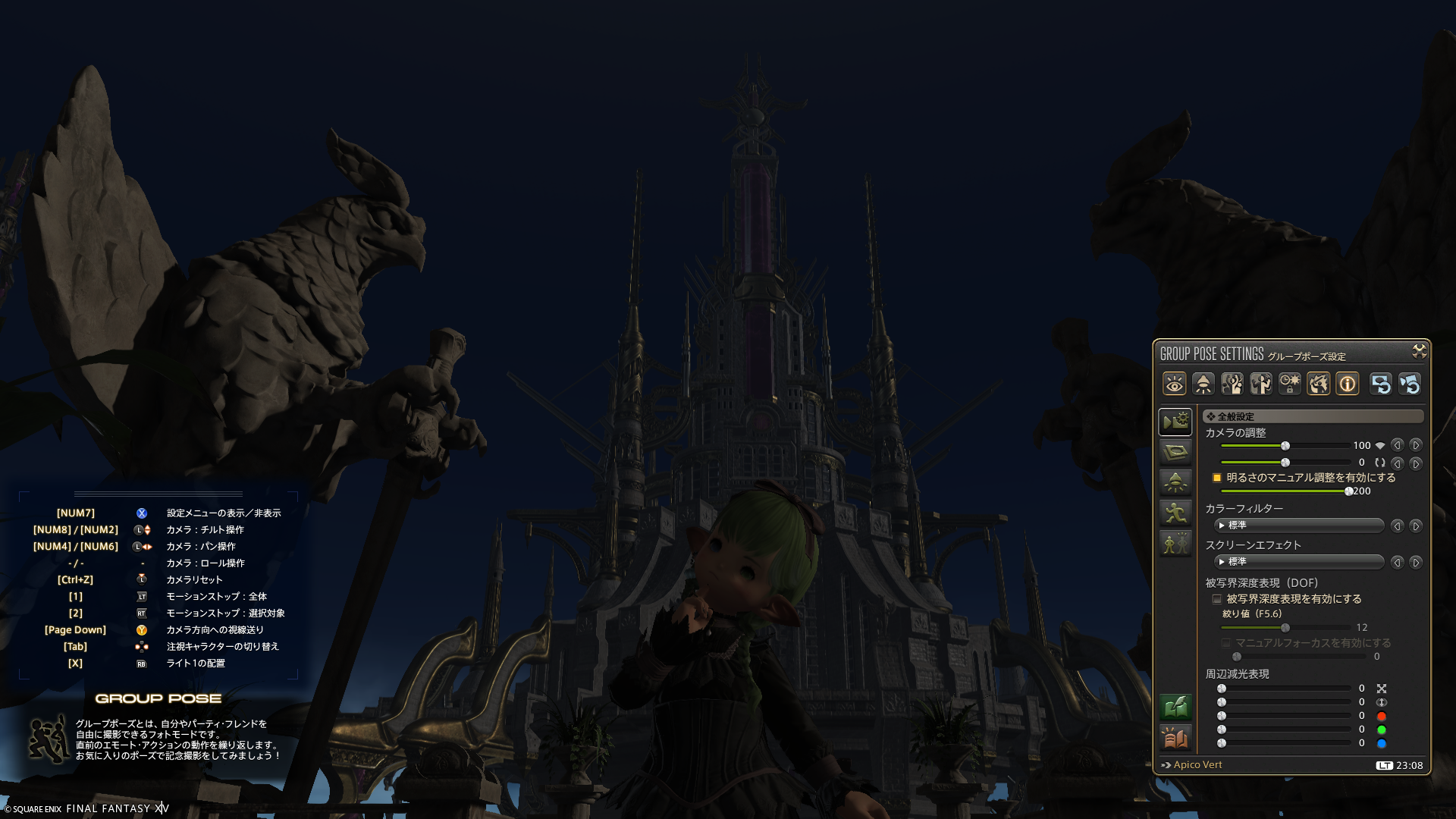Click the brightness slider handle at 200
The image size is (1456, 819).
coord(1349,491)
